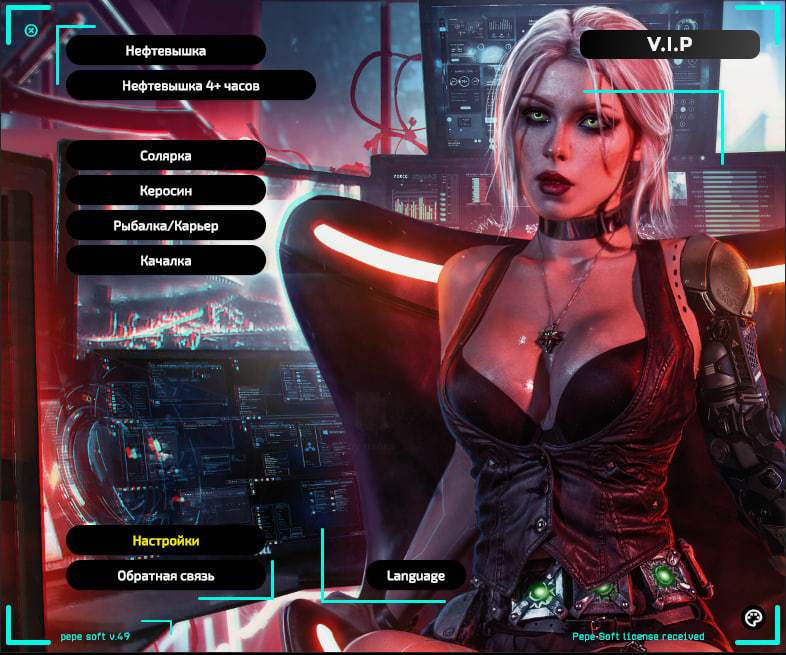Click the Language button
Viewport: 786px width, 655px height.
point(415,575)
